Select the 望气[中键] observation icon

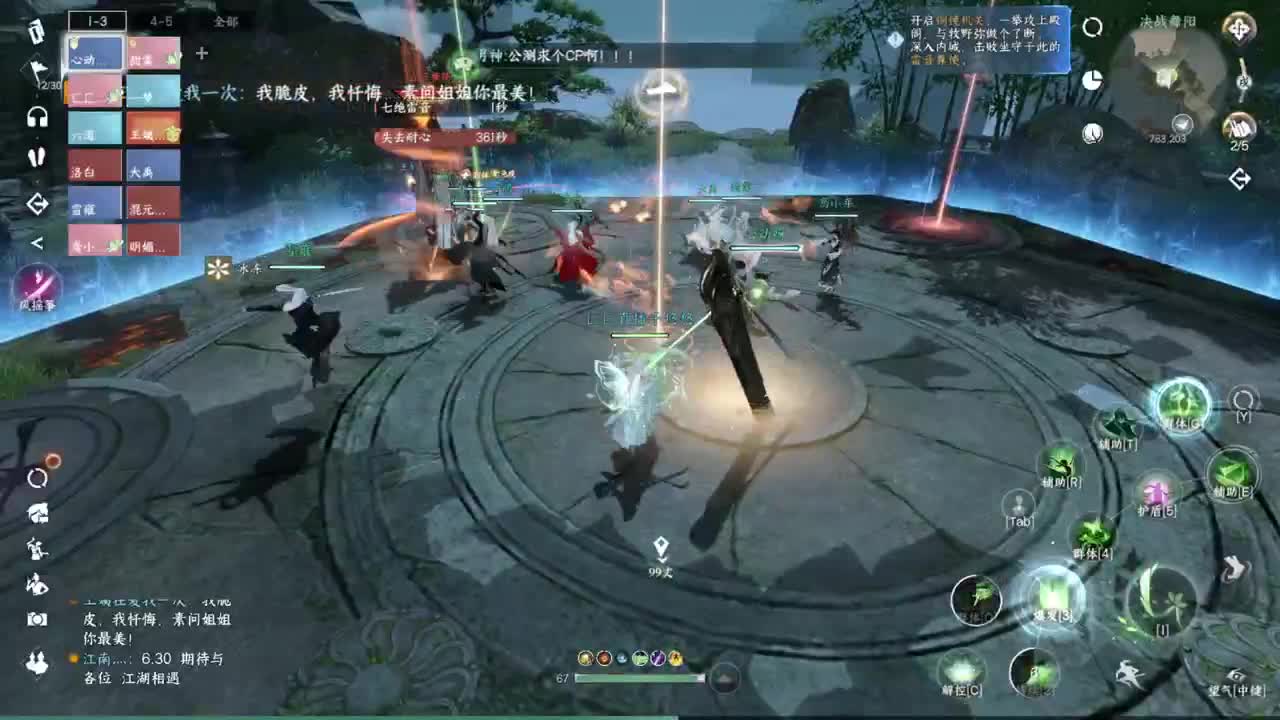point(1238,672)
